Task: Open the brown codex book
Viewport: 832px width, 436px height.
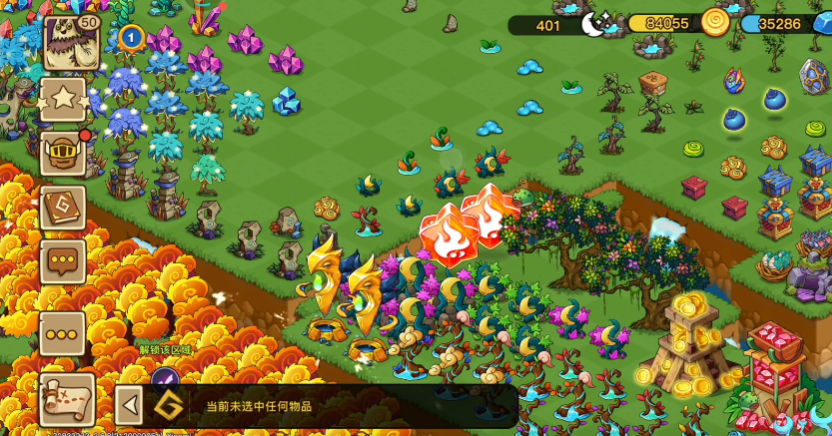Action: click(x=62, y=208)
